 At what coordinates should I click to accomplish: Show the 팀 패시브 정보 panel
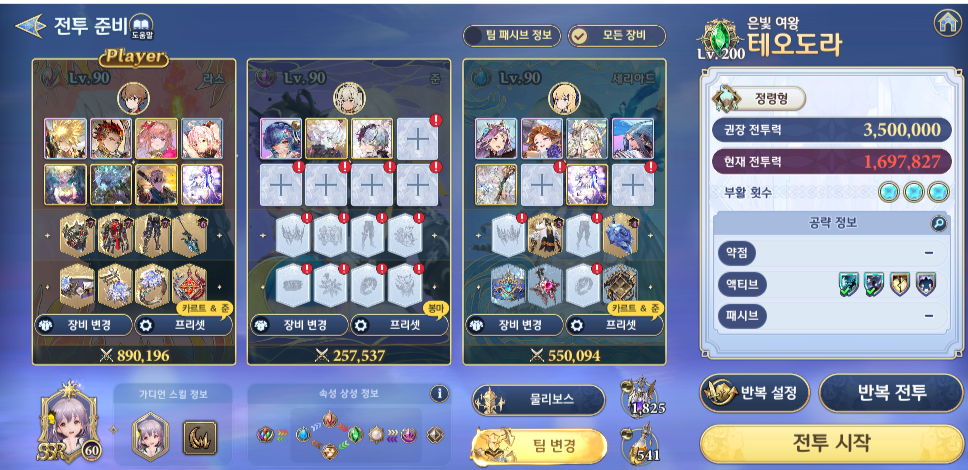pyautogui.click(x=510, y=36)
